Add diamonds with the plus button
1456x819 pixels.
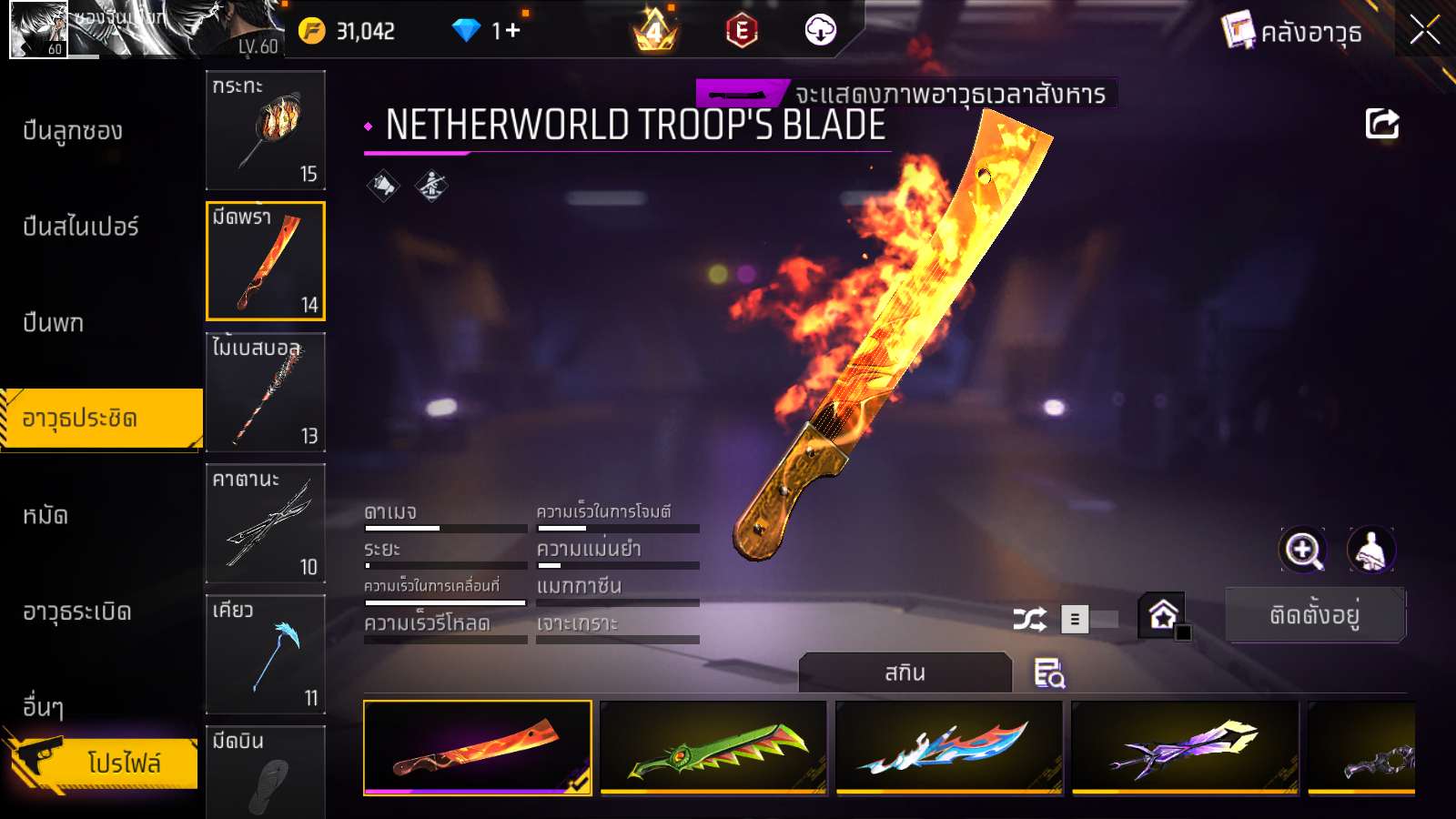pyautogui.click(x=512, y=31)
